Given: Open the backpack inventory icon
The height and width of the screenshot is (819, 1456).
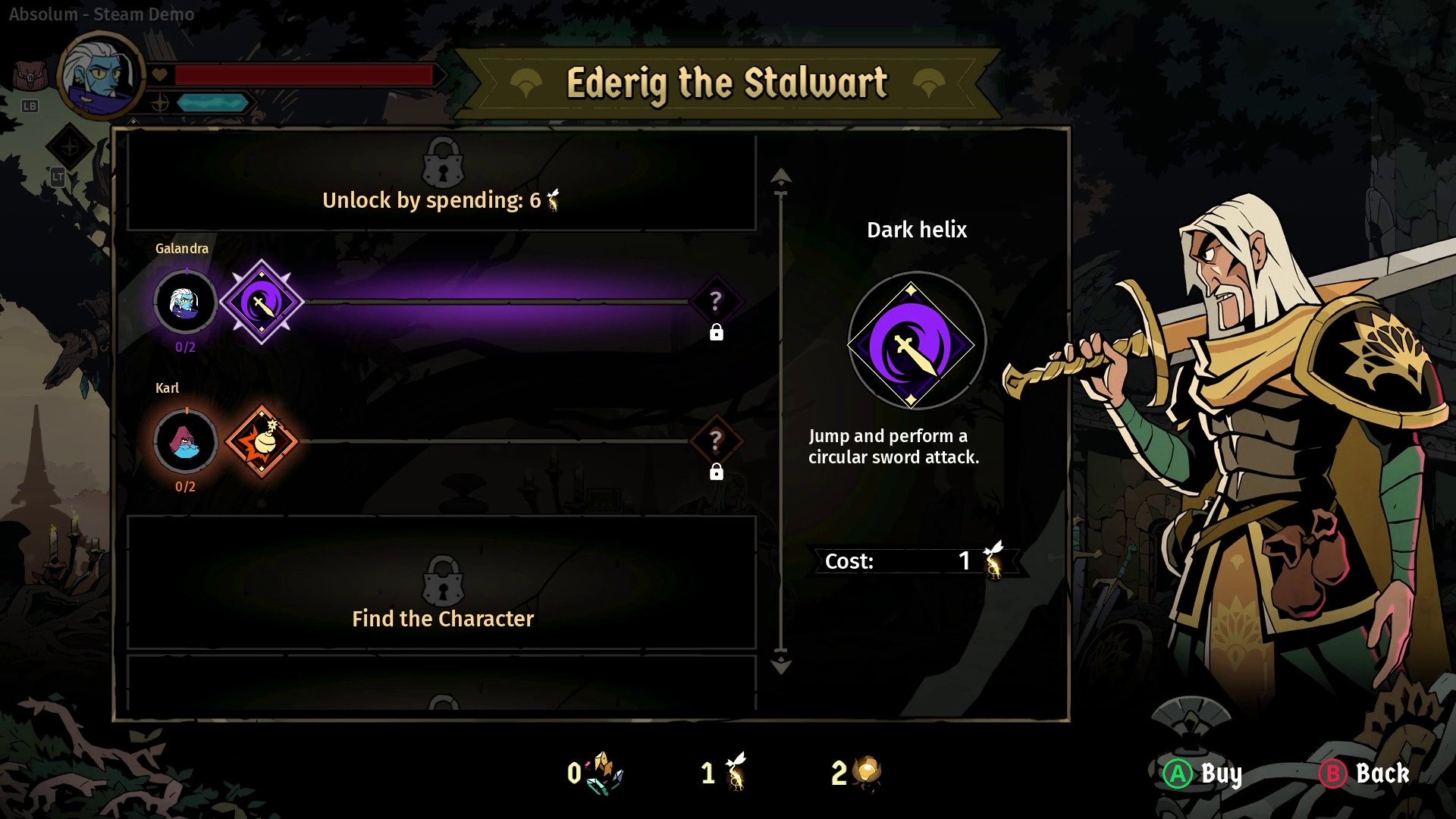Looking at the screenshot, I should coord(29,77).
